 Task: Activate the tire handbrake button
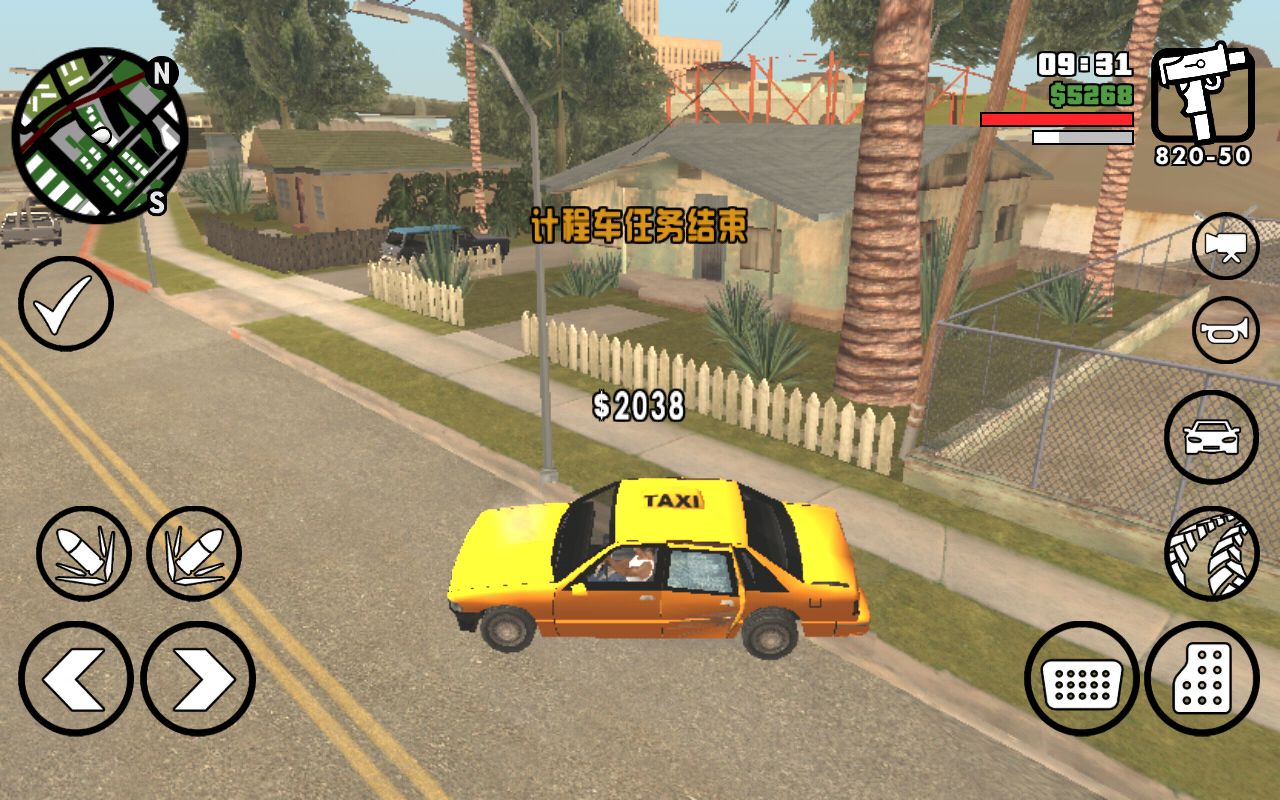click(x=1211, y=553)
